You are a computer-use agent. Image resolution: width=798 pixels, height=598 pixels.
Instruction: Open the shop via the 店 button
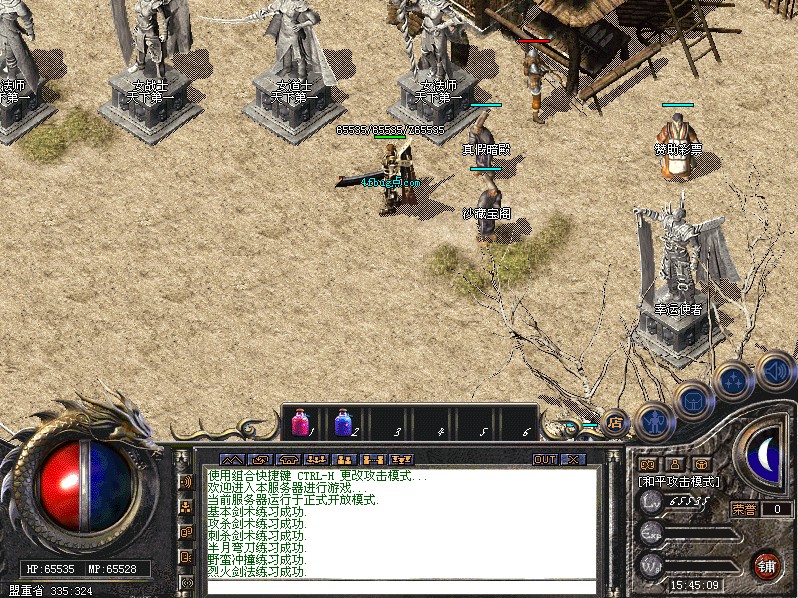pos(614,423)
